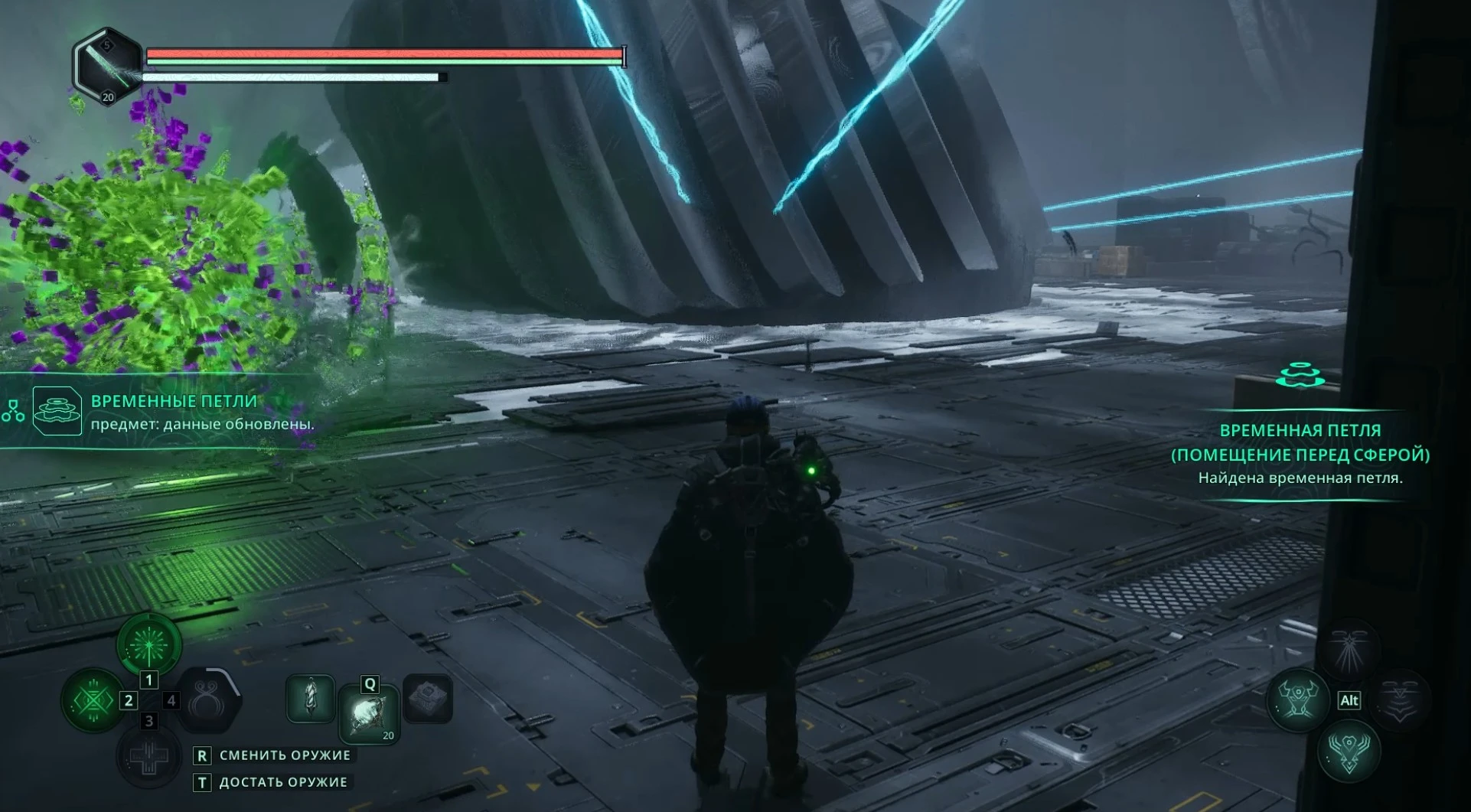Use the glowing orb consumable with 20 count

[x=370, y=715]
